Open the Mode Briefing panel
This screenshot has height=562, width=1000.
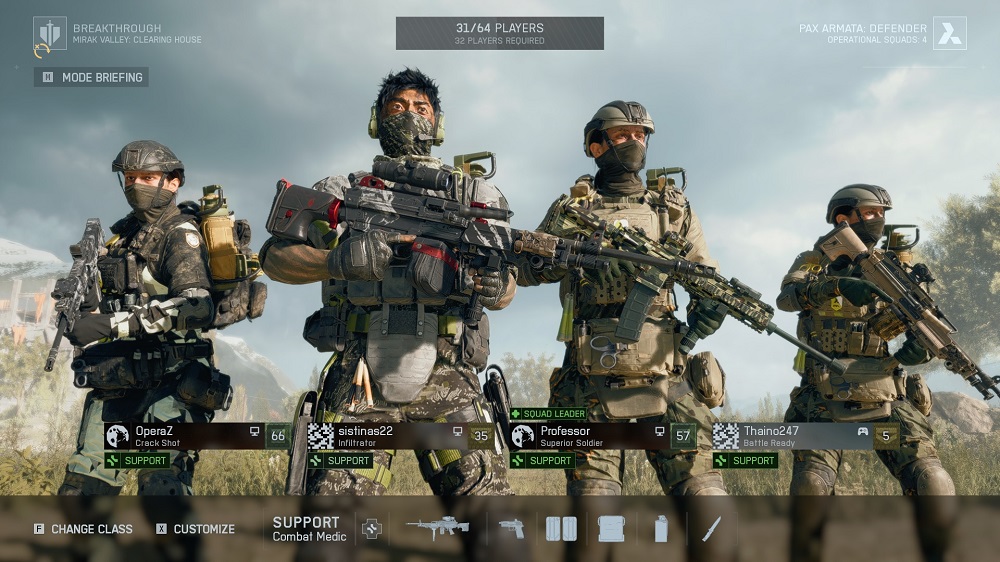(92, 77)
